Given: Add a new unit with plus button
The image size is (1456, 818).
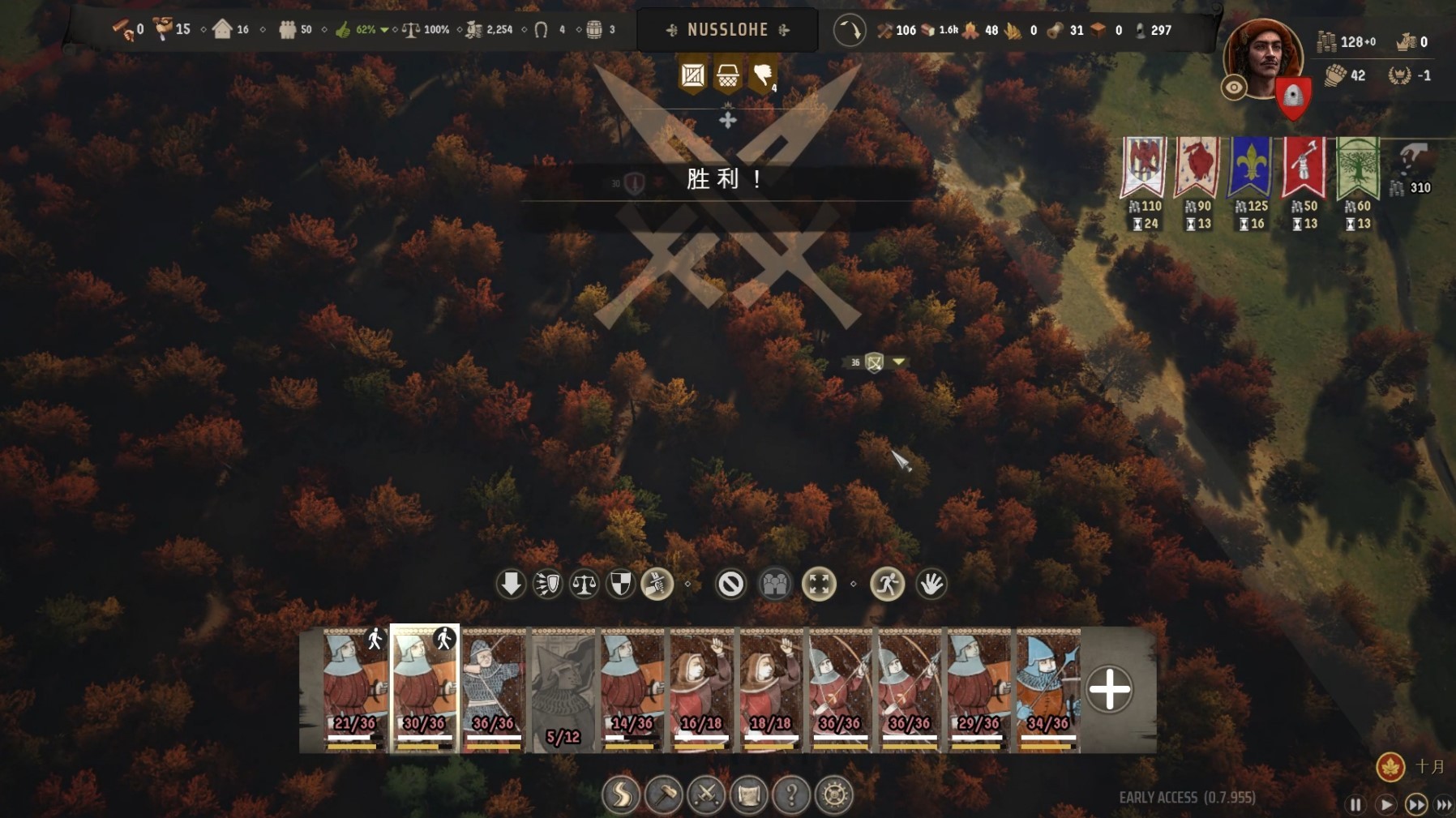Looking at the screenshot, I should coord(1109,690).
